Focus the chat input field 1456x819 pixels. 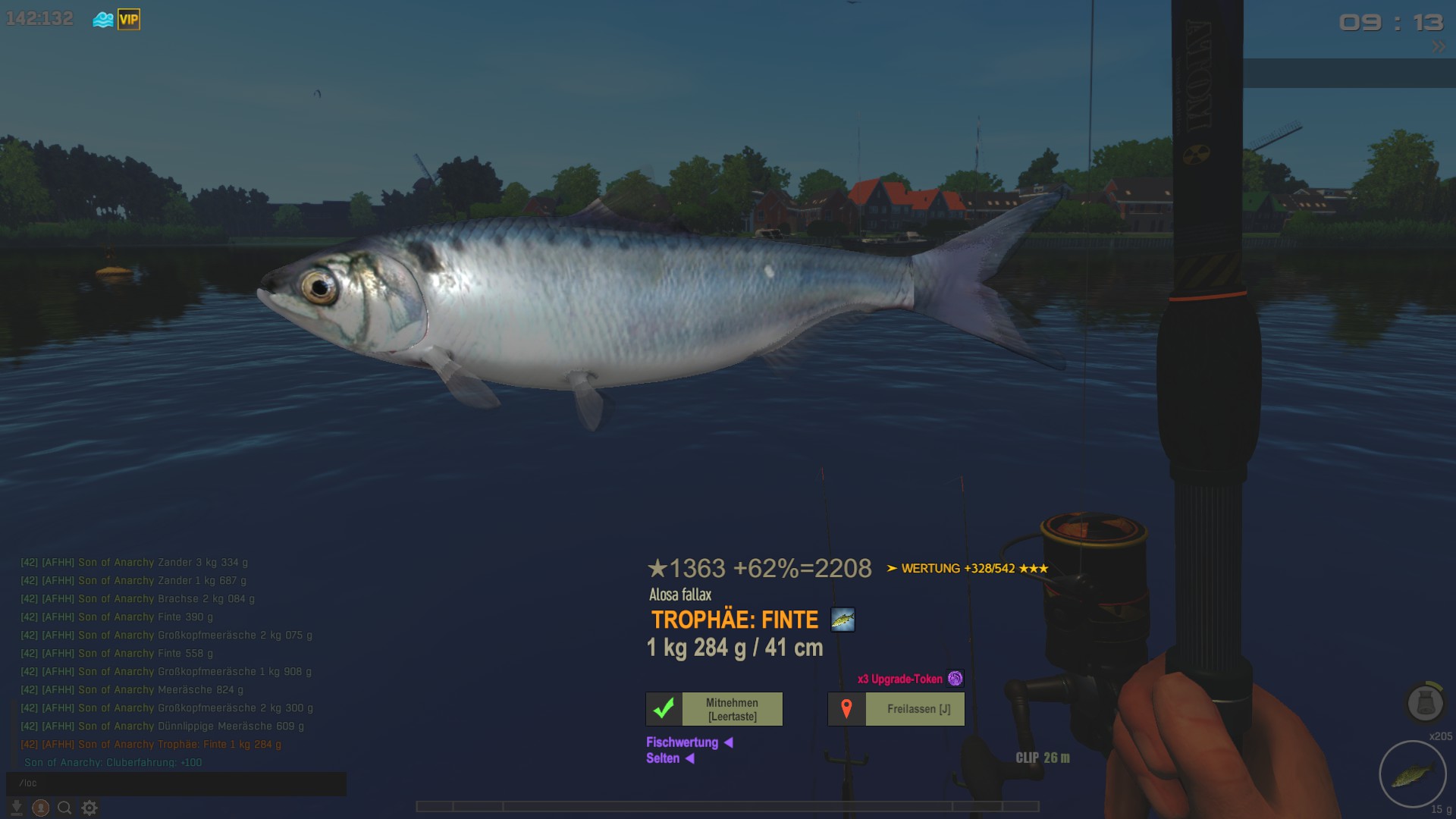point(176,783)
